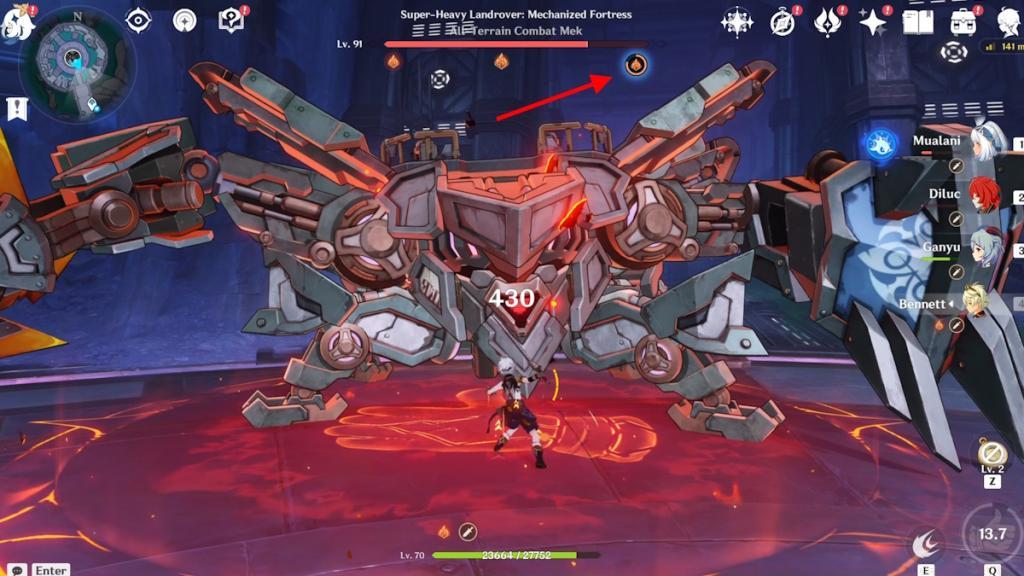The width and height of the screenshot is (1024, 576).
Task: Open the quest banner icon below Paimon
Action: click(16, 109)
